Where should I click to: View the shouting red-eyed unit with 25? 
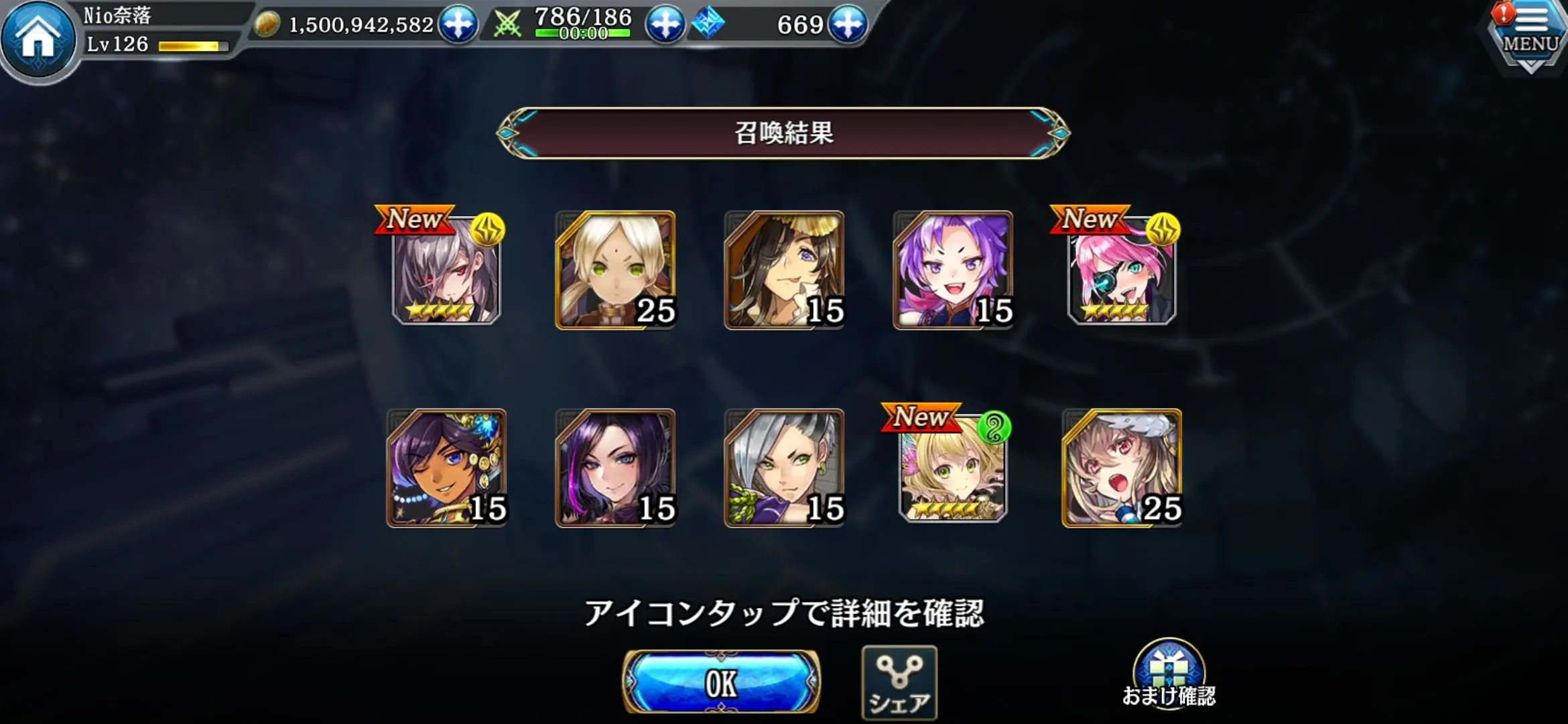(x=1122, y=468)
